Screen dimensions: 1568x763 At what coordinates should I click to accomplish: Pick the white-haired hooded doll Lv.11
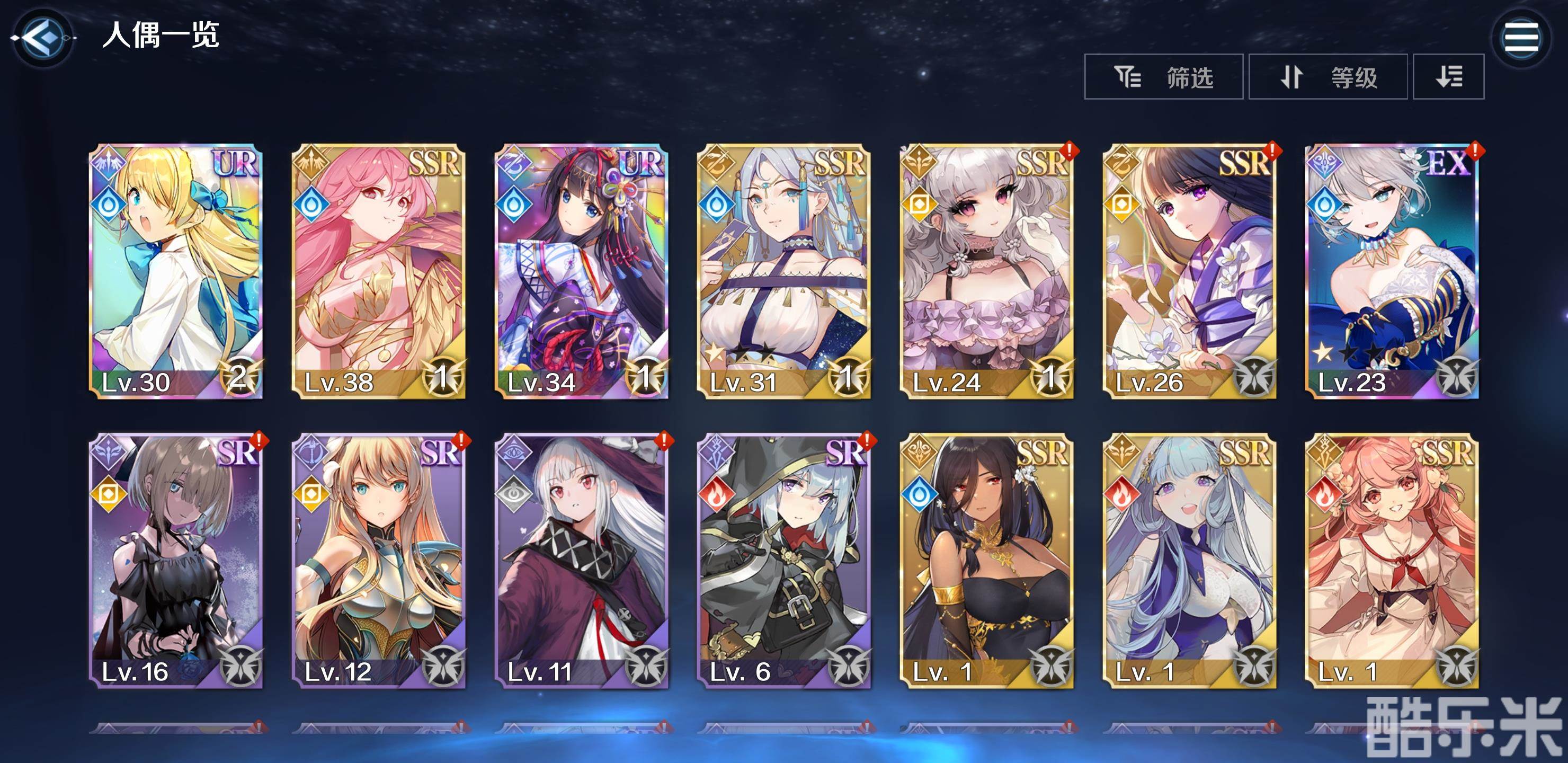[581, 560]
